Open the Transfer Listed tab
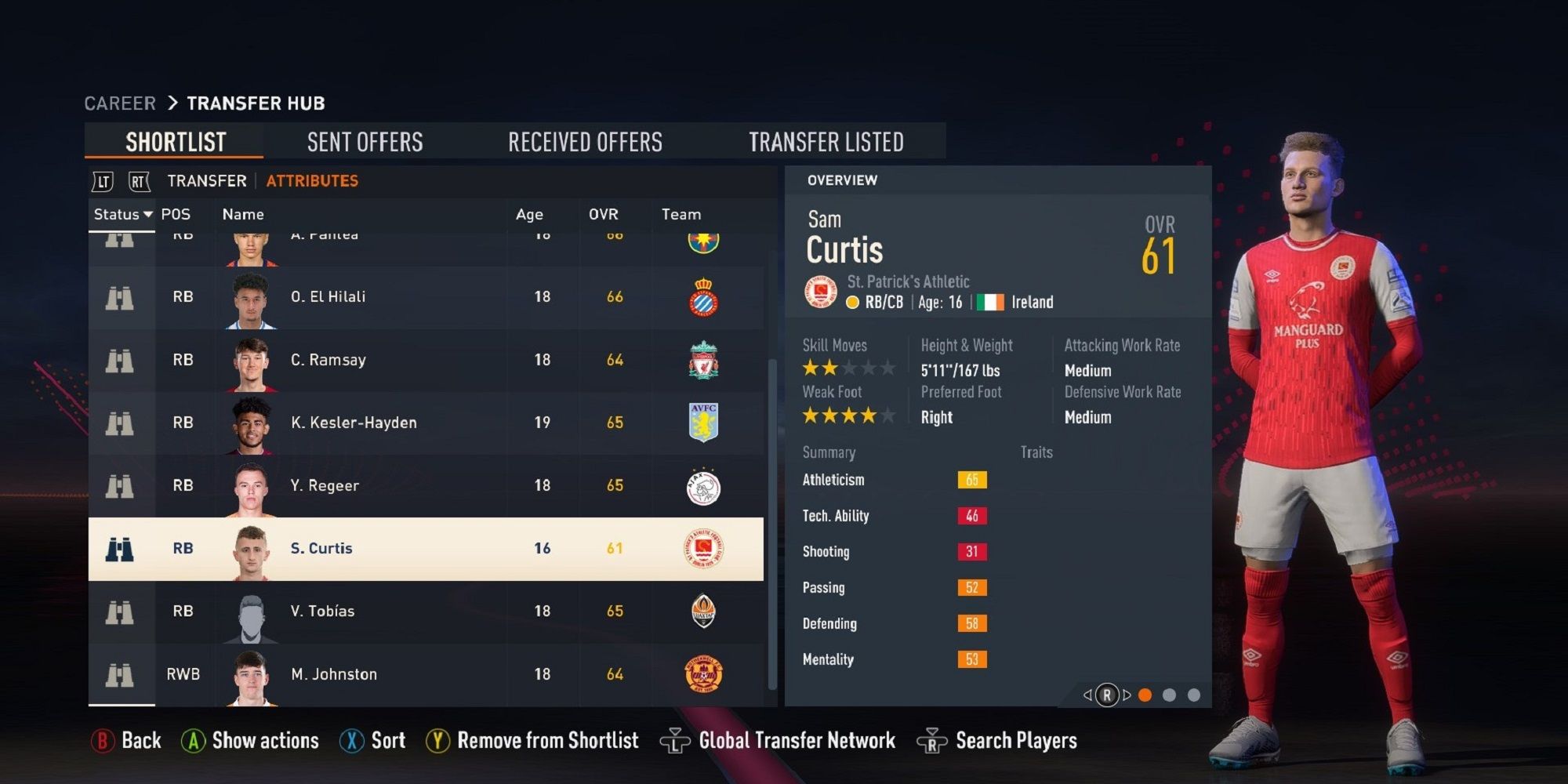Screen dimensions: 1568x784 click(x=827, y=141)
